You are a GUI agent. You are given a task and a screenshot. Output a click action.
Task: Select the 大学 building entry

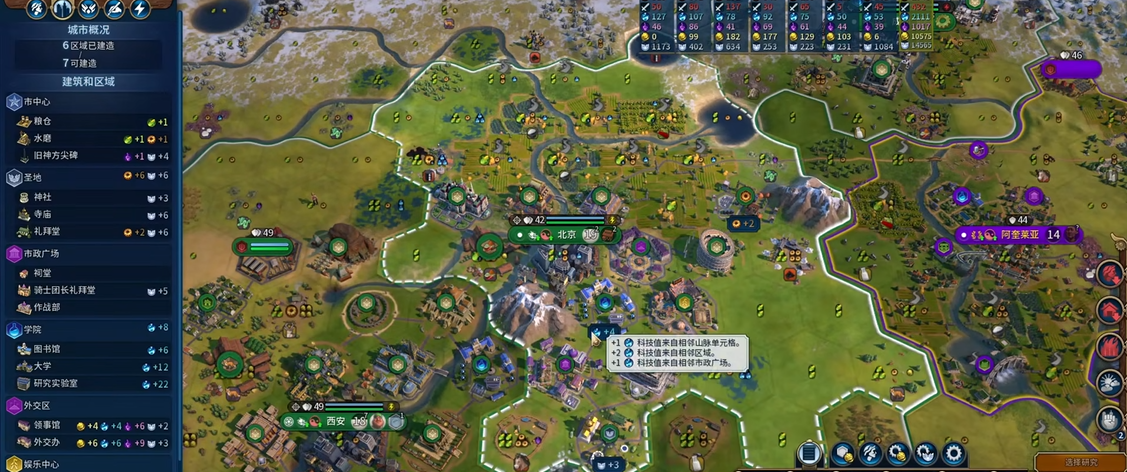(x=42, y=366)
